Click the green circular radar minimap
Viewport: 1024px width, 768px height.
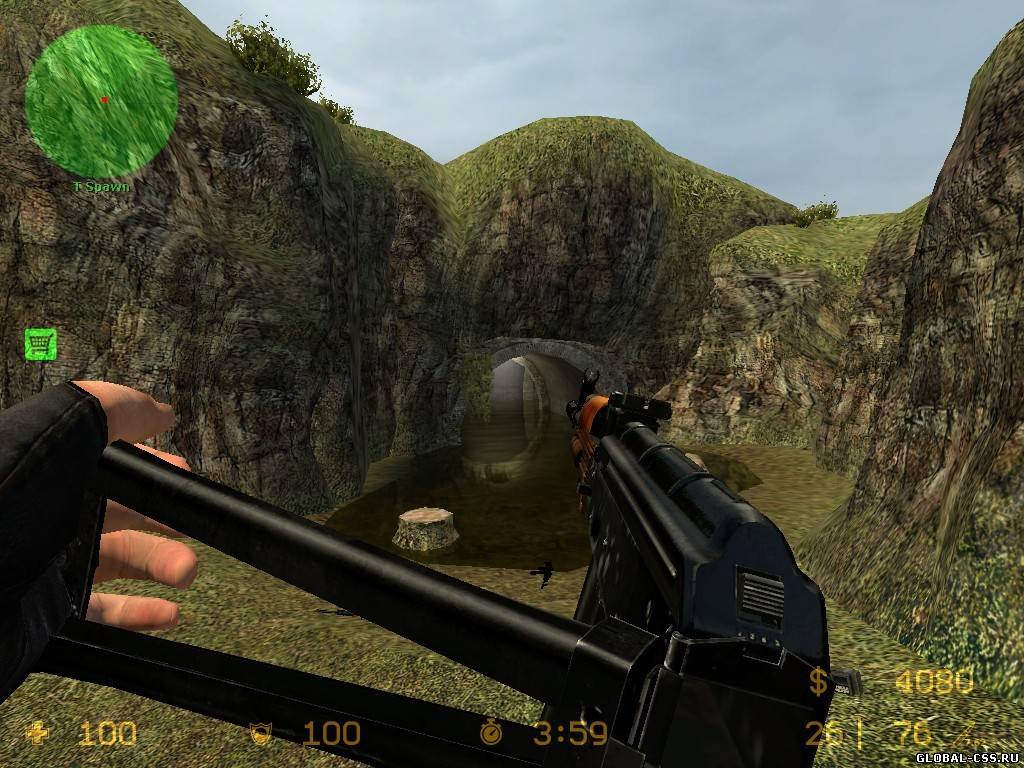[101, 100]
